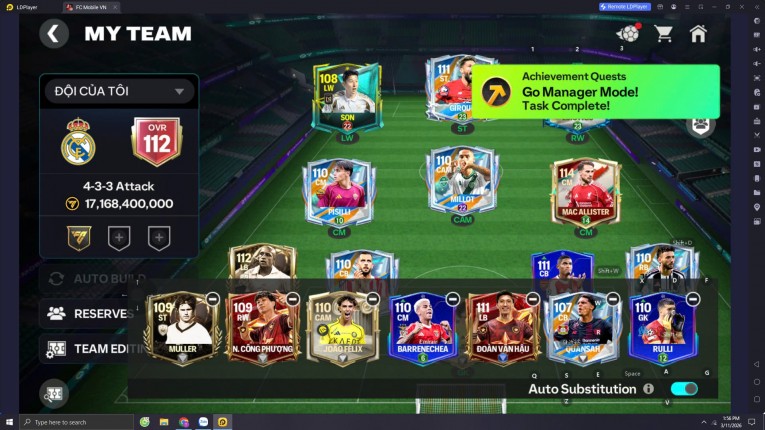Open the soccer ball quests icon
The width and height of the screenshot is (765, 430).
point(627,34)
